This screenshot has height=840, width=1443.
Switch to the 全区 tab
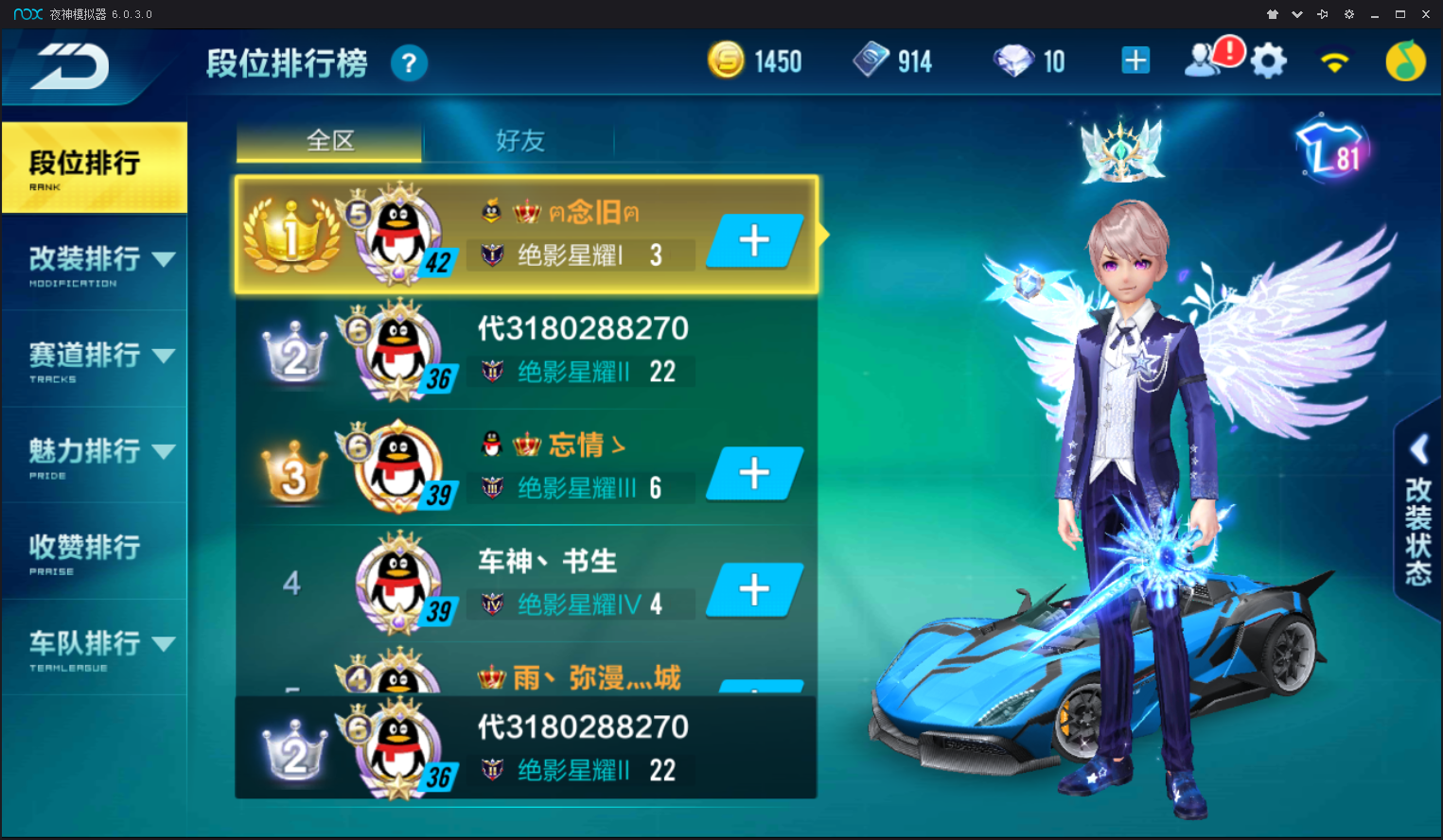coord(327,140)
